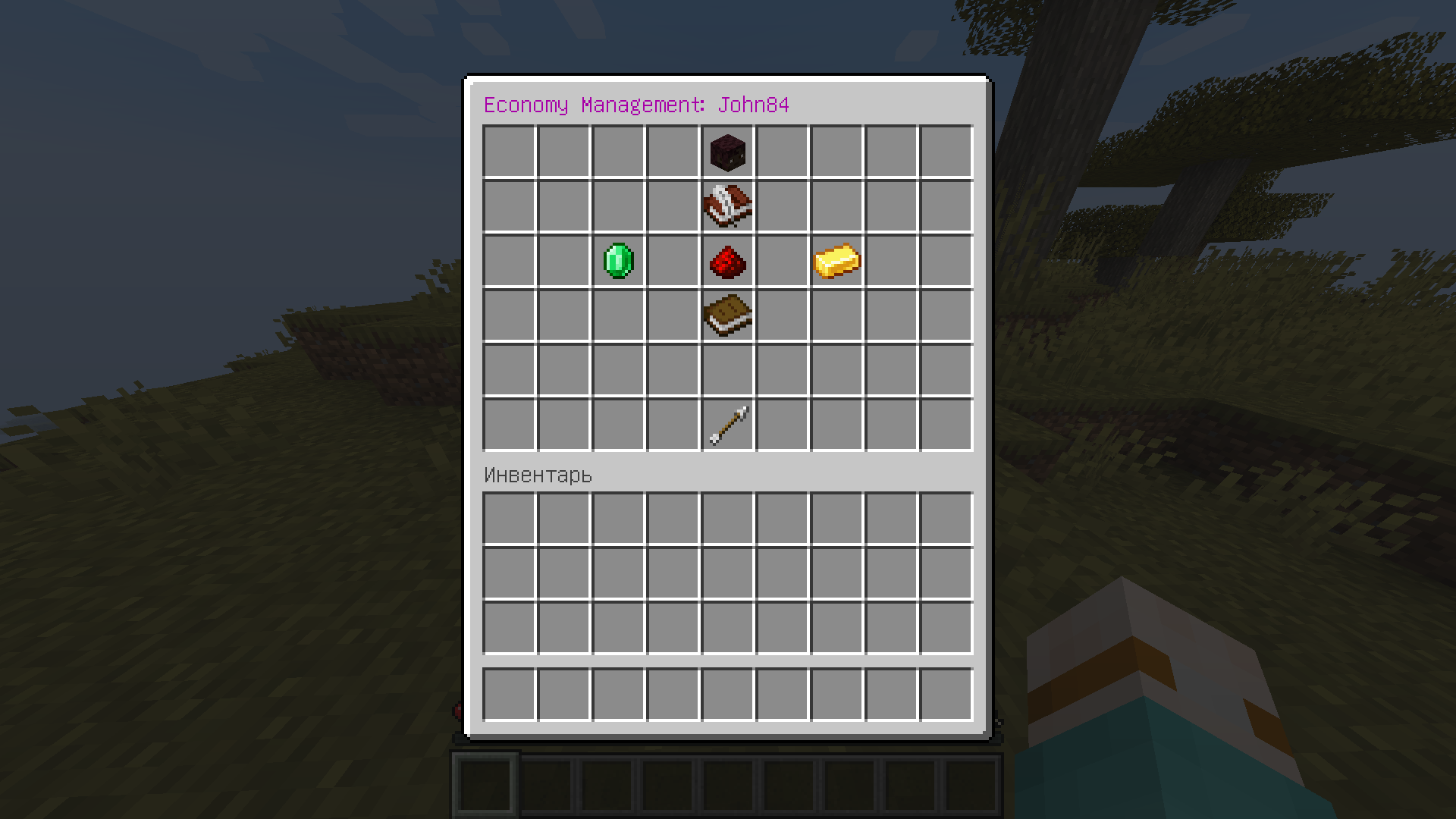Open the book and quill submenu
This screenshot has height=819, width=1456.
click(x=727, y=207)
